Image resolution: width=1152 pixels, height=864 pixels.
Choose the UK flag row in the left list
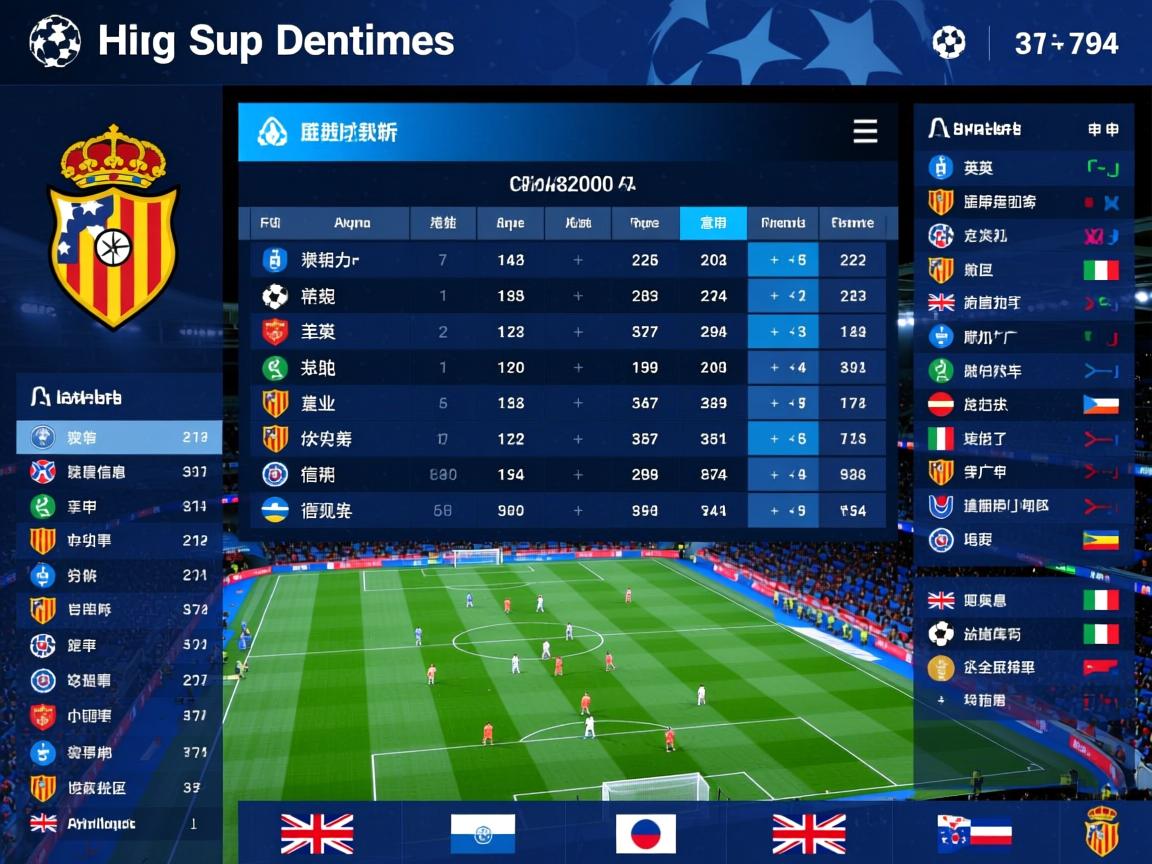119,824
